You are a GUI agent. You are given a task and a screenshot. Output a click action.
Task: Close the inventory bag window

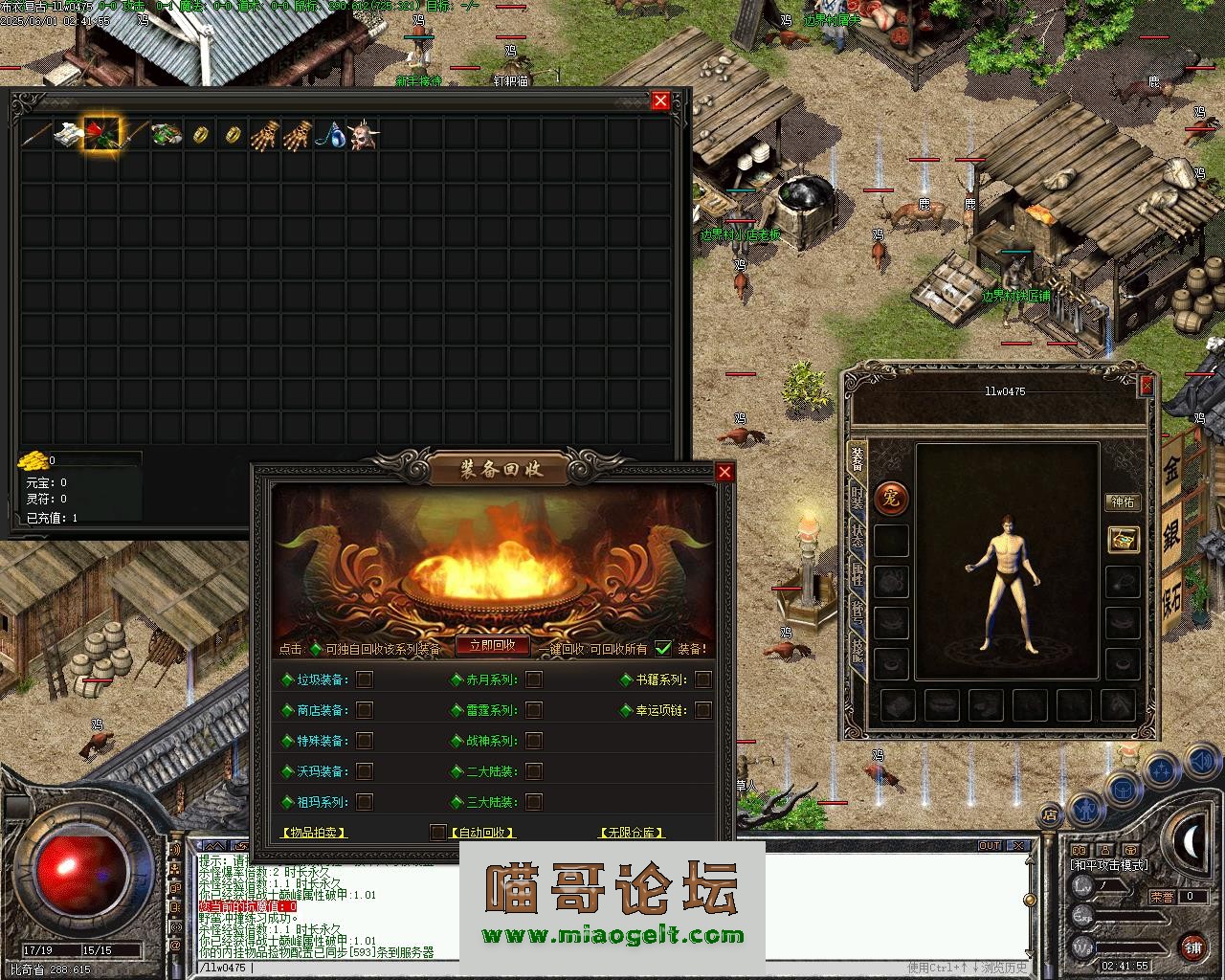[660, 100]
